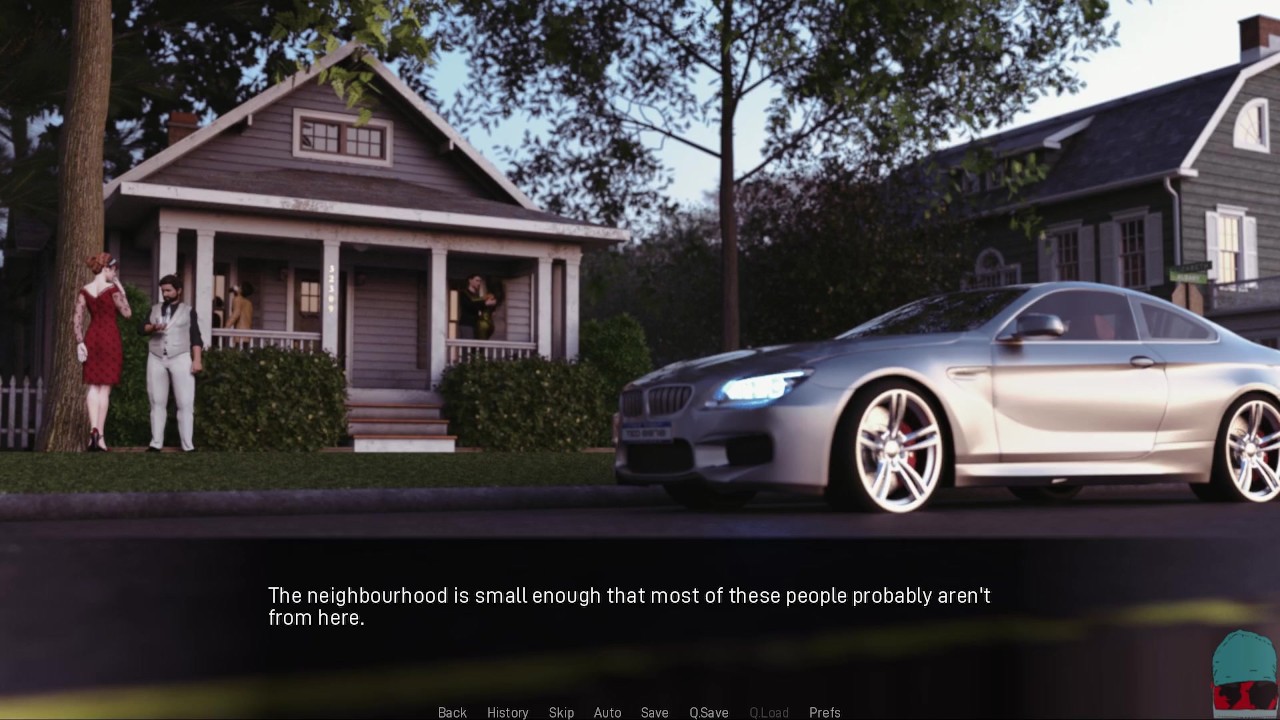Screen dimensions: 1280x720
Task: Quick save with Q.Save
Action: point(708,712)
